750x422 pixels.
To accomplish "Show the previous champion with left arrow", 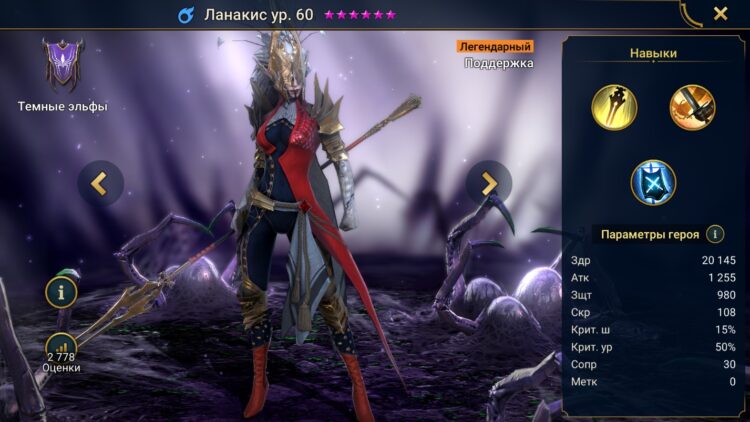I will click(100, 183).
